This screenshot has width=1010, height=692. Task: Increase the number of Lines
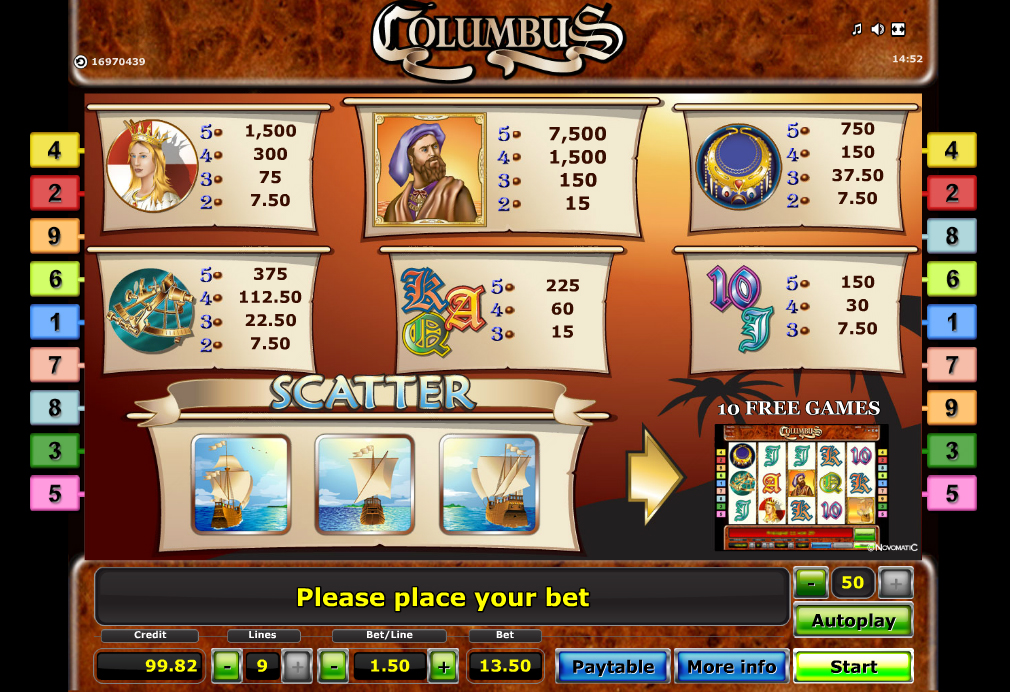(297, 666)
